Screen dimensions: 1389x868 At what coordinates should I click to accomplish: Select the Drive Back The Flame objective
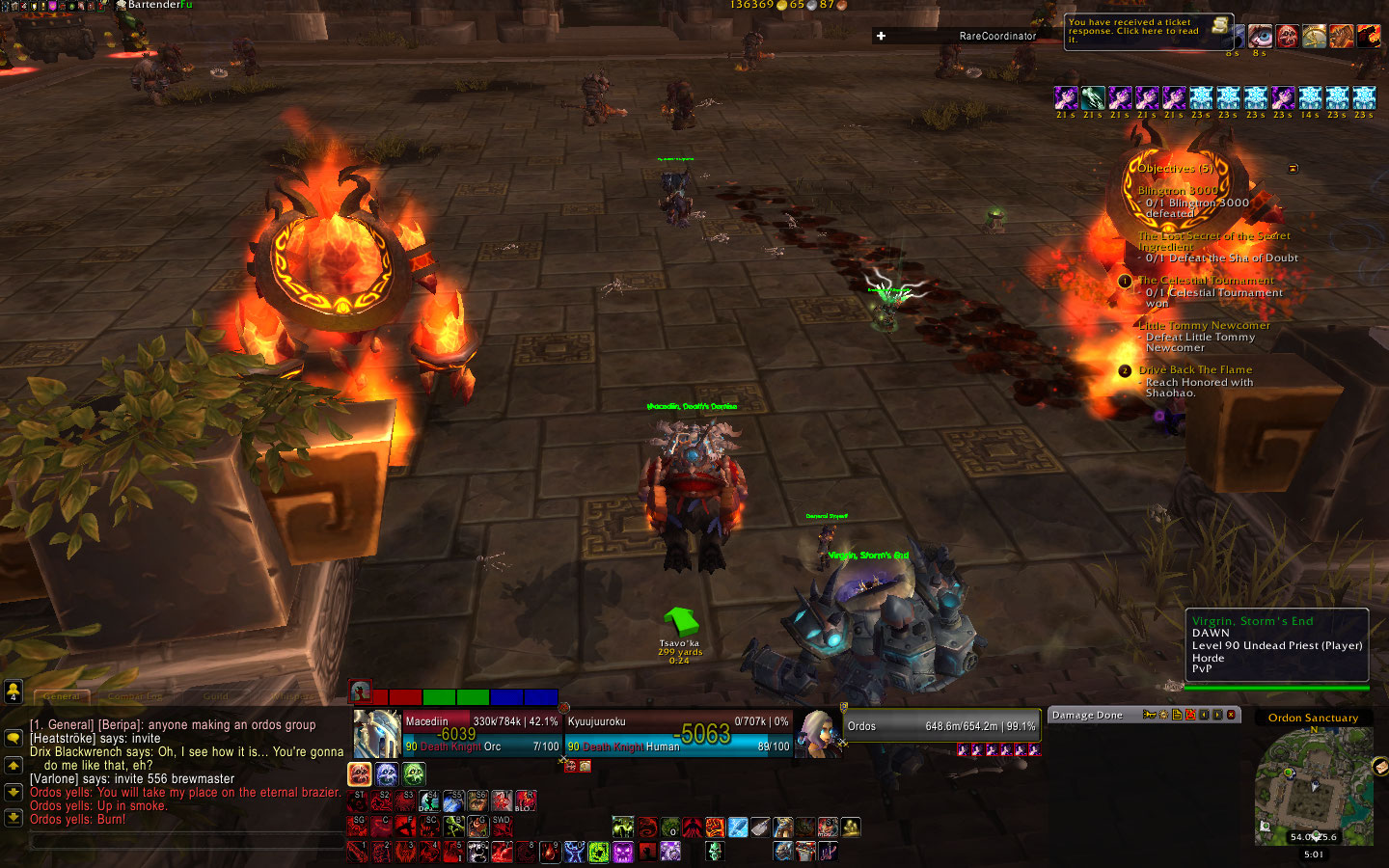(x=1195, y=369)
